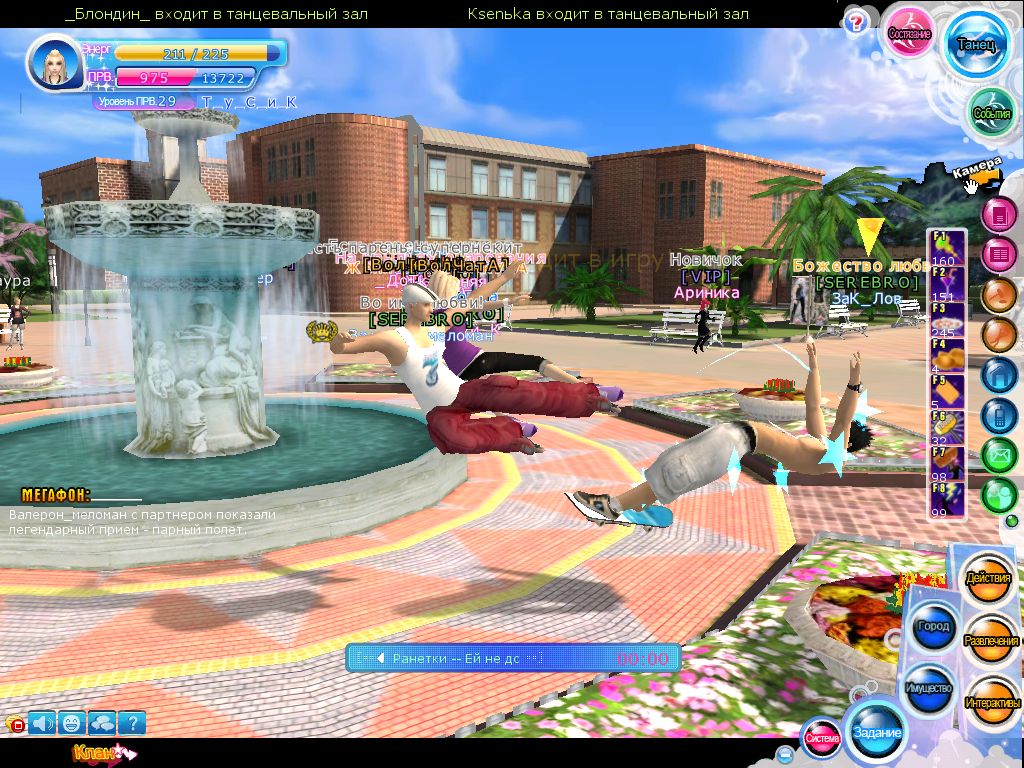Open the Интерактивы (Interactive) menu
This screenshot has height=768, width=1024.
[x=992, y=702]
